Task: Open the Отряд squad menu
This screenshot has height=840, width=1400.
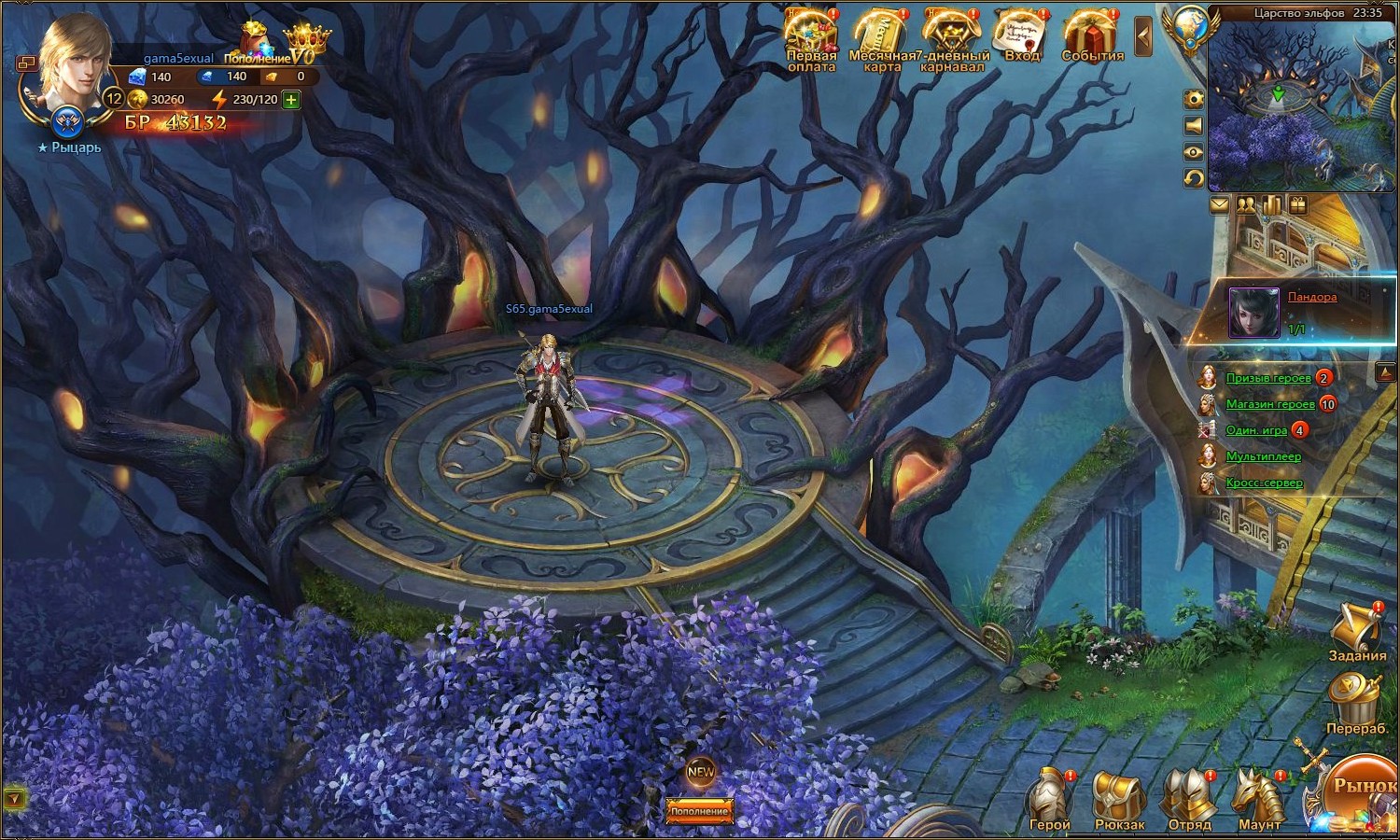Action: [1189, 798]
